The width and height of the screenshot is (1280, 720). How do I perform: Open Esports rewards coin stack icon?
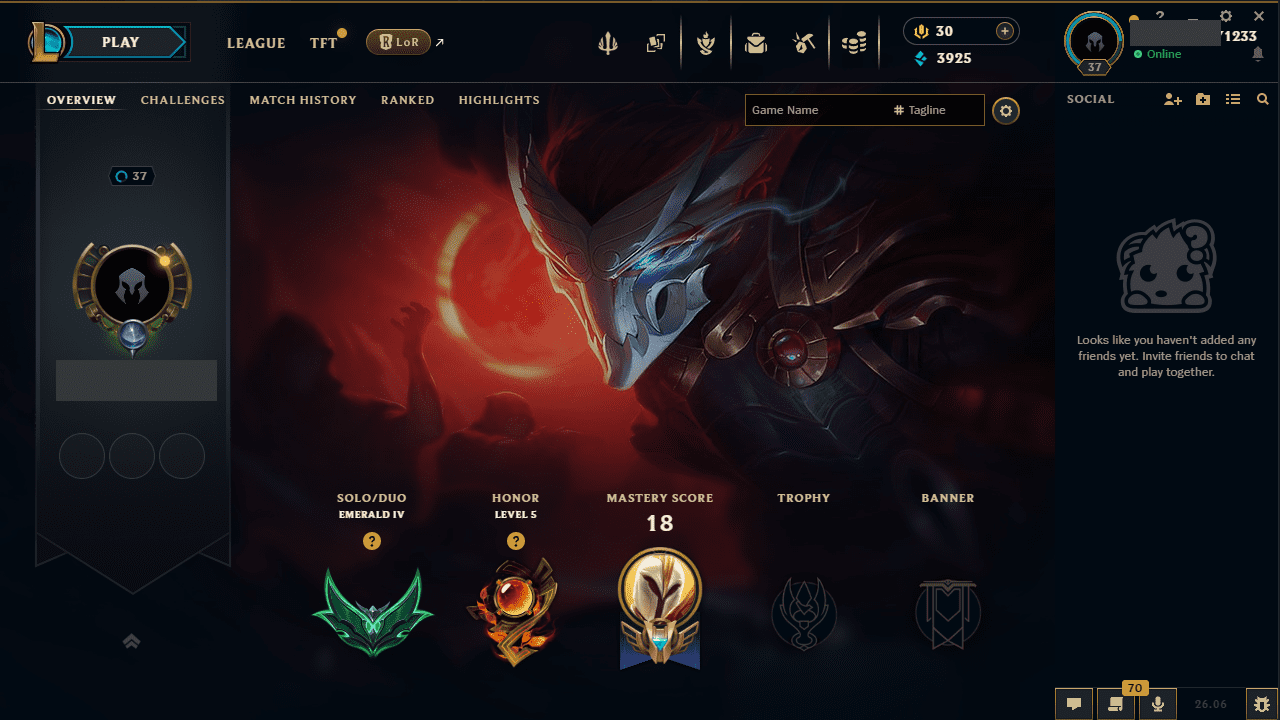855,43
